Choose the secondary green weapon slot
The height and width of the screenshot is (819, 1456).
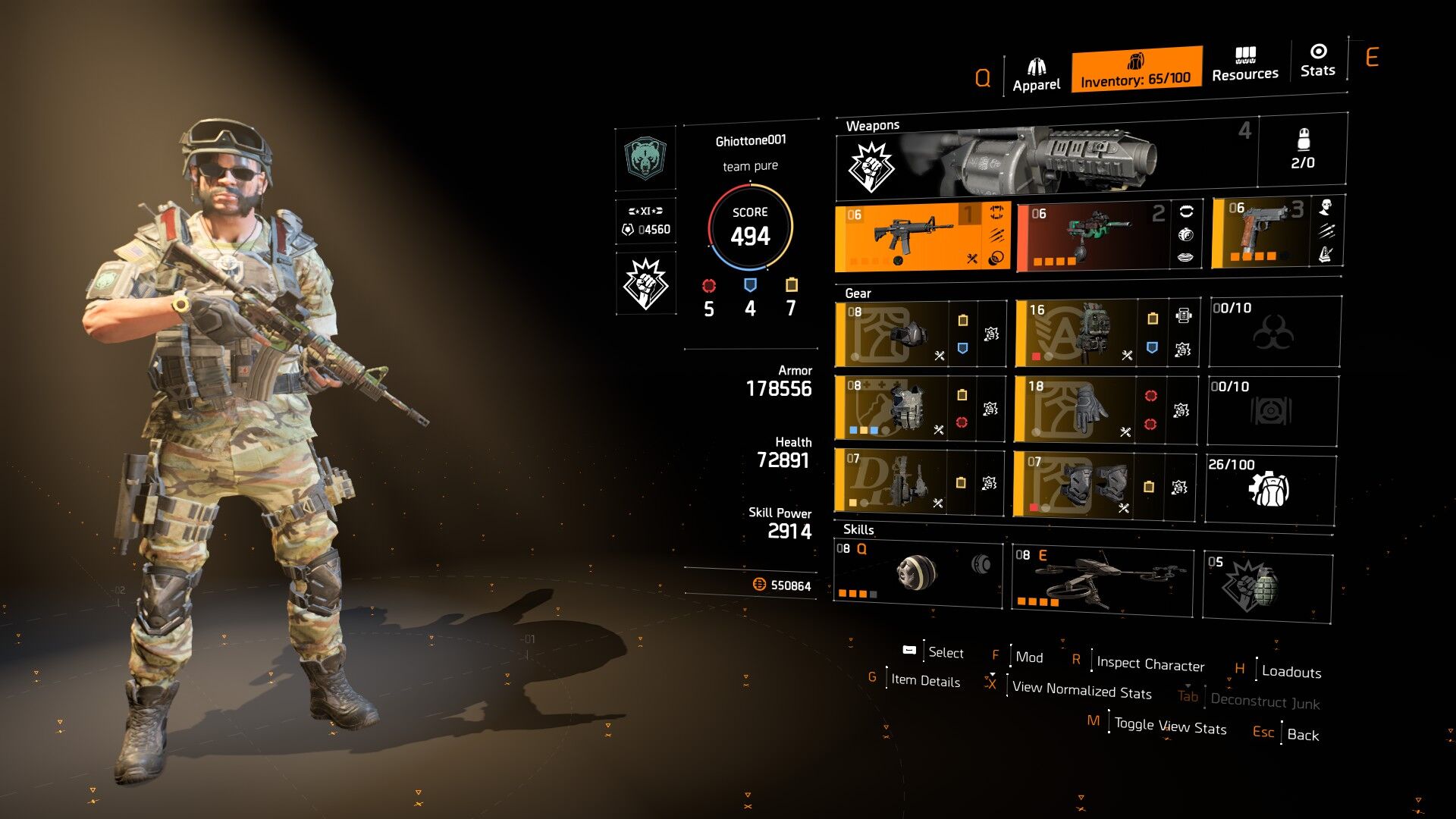click(1094, 237)
